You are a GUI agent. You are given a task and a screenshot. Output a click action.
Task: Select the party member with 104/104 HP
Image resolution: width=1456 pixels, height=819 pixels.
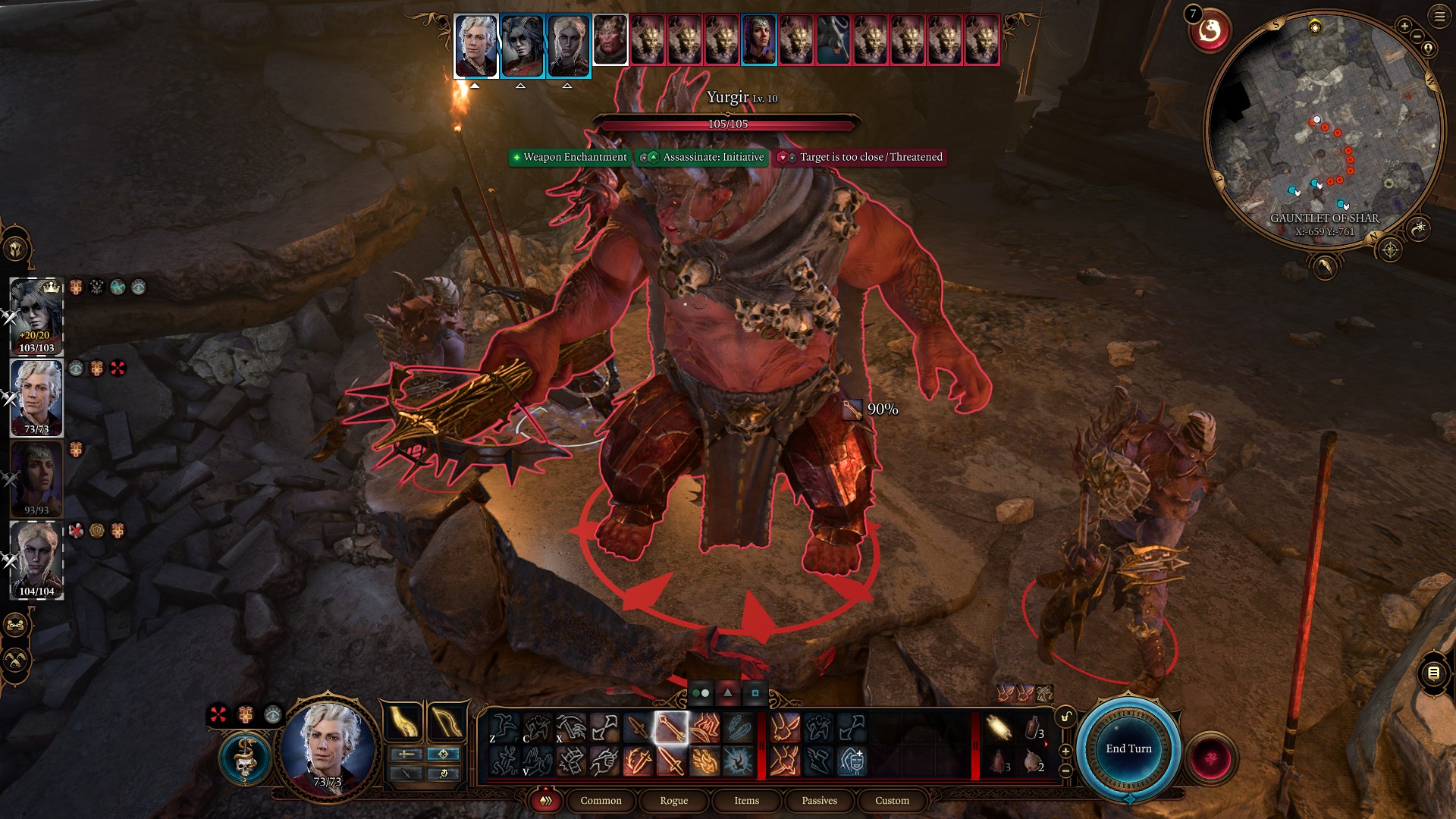(x=36, y=560)
